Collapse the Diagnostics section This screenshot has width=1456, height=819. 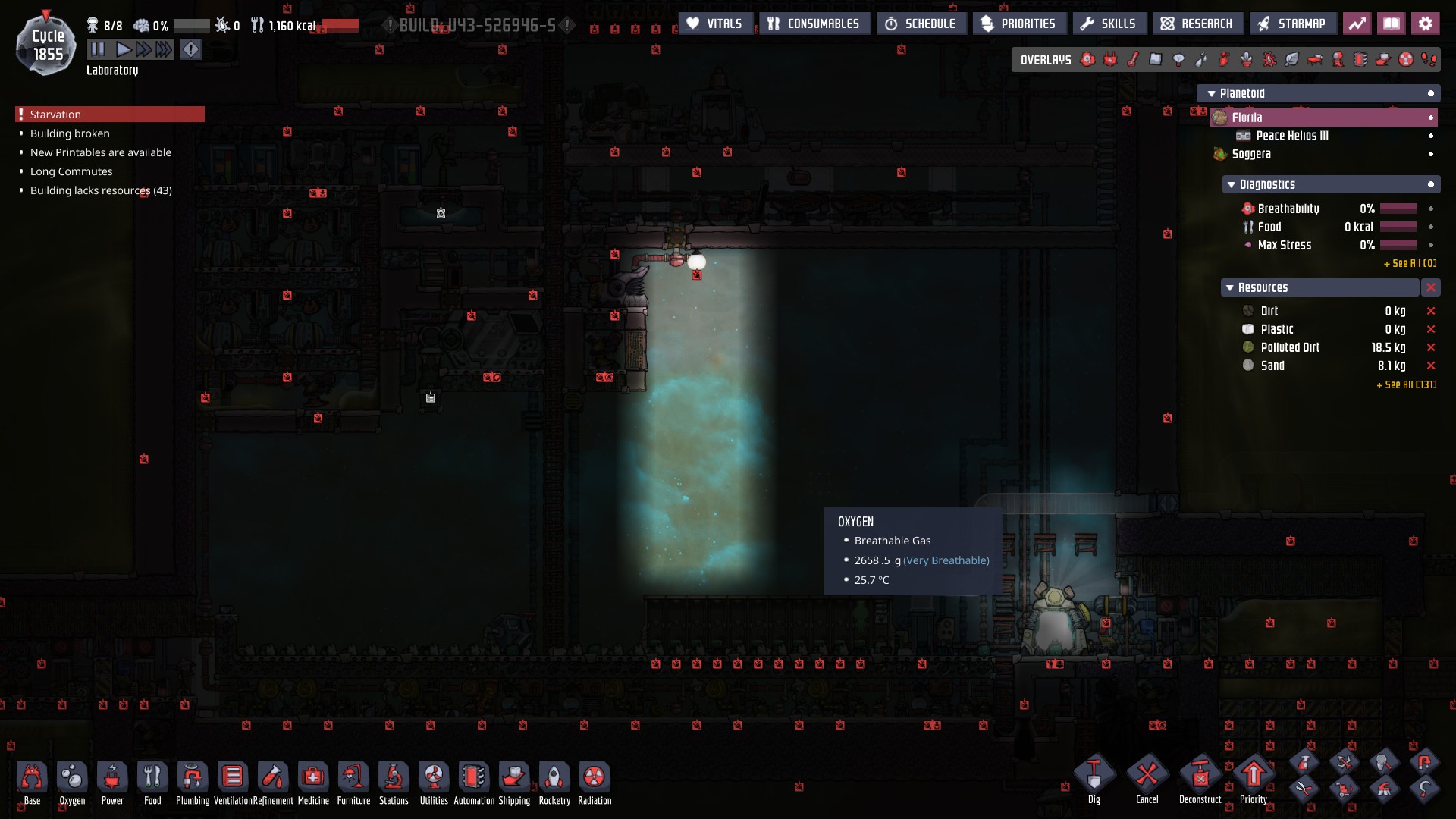tap(1232, 184)
